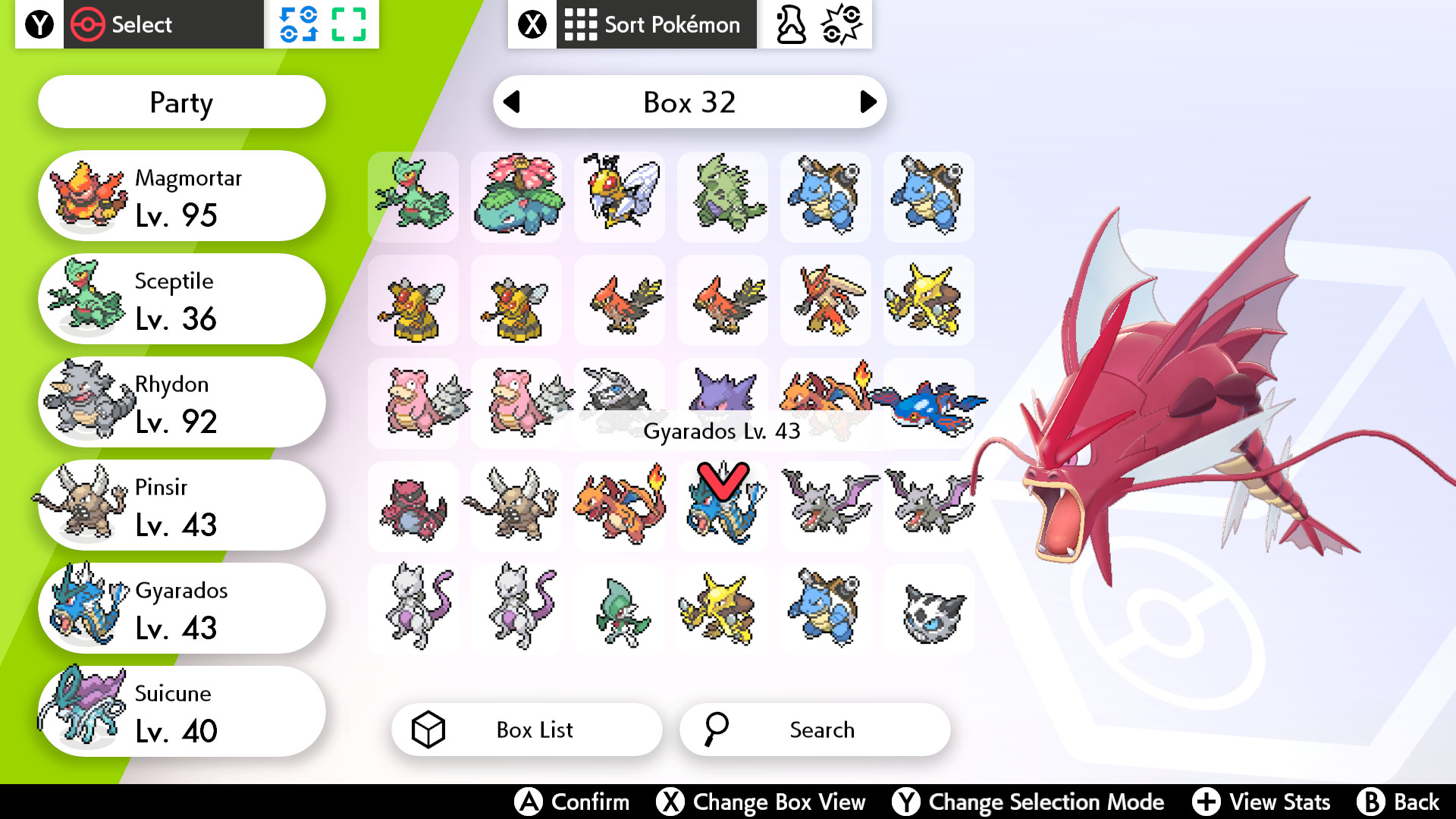Click the Mewtwo sprite in the box
The image size is (1456, 819).
click(413, 608)
